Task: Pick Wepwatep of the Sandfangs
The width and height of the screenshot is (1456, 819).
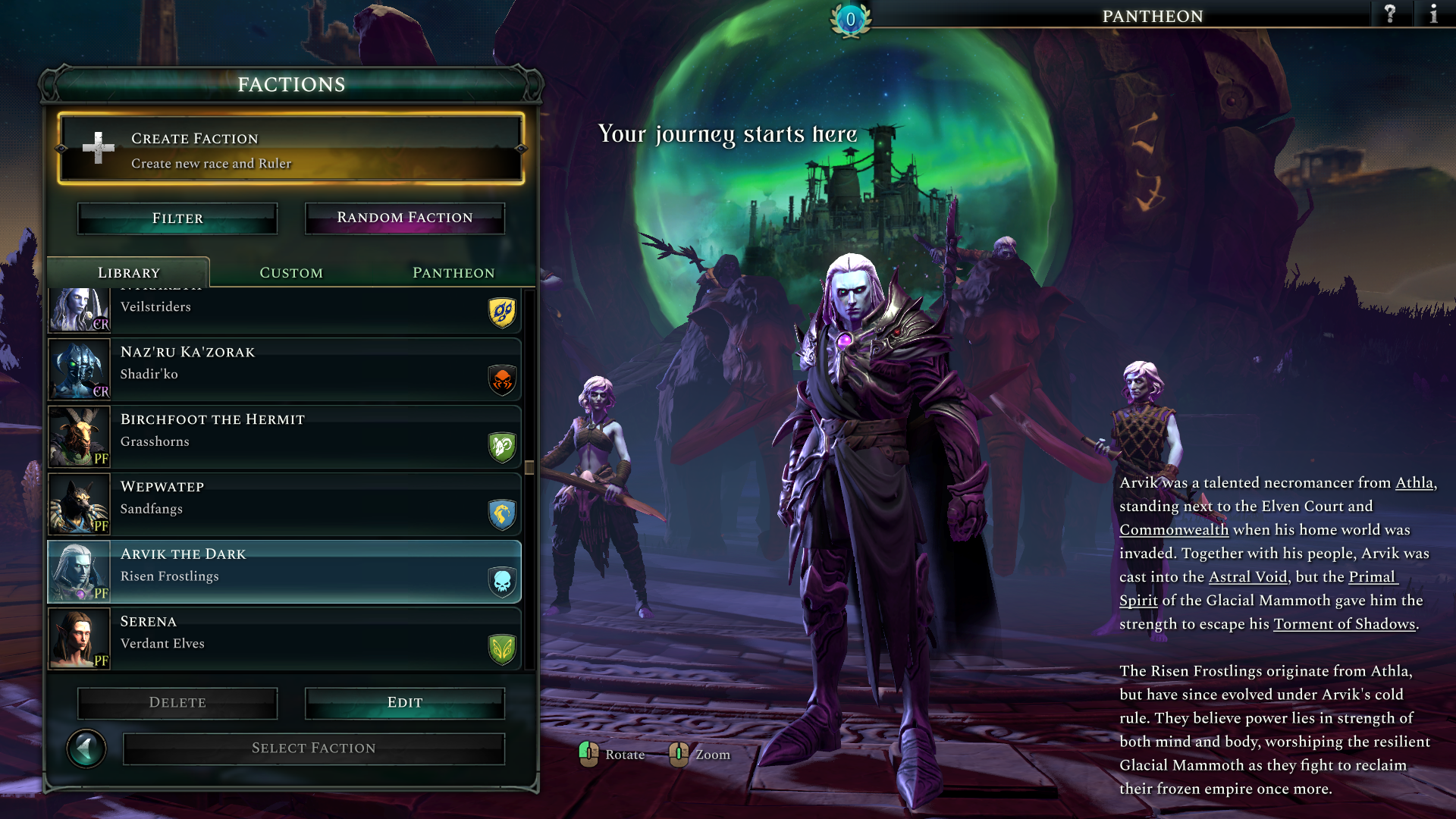Action: point(284,504)
